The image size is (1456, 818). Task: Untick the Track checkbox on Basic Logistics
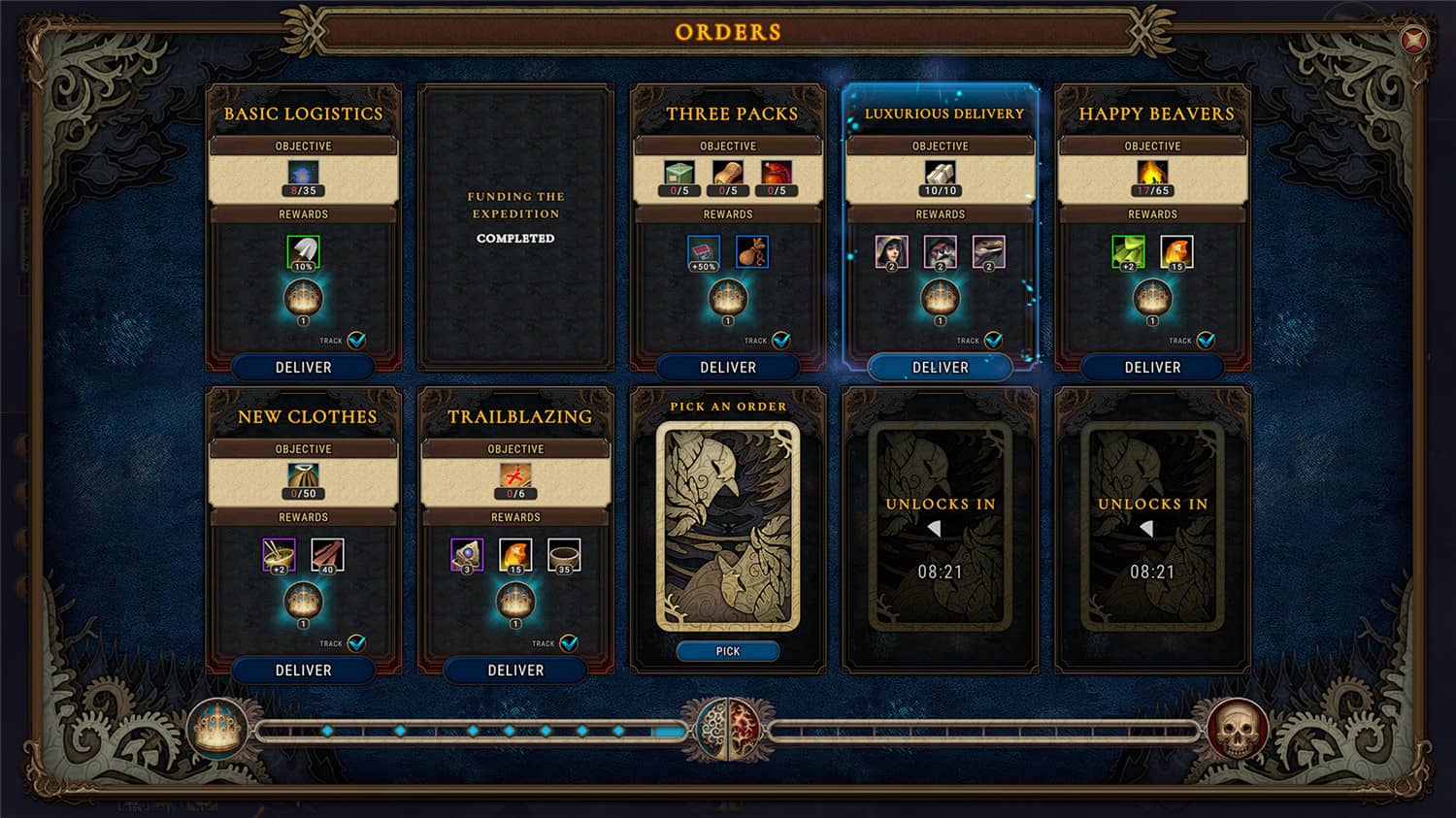(x=358, y=341)
